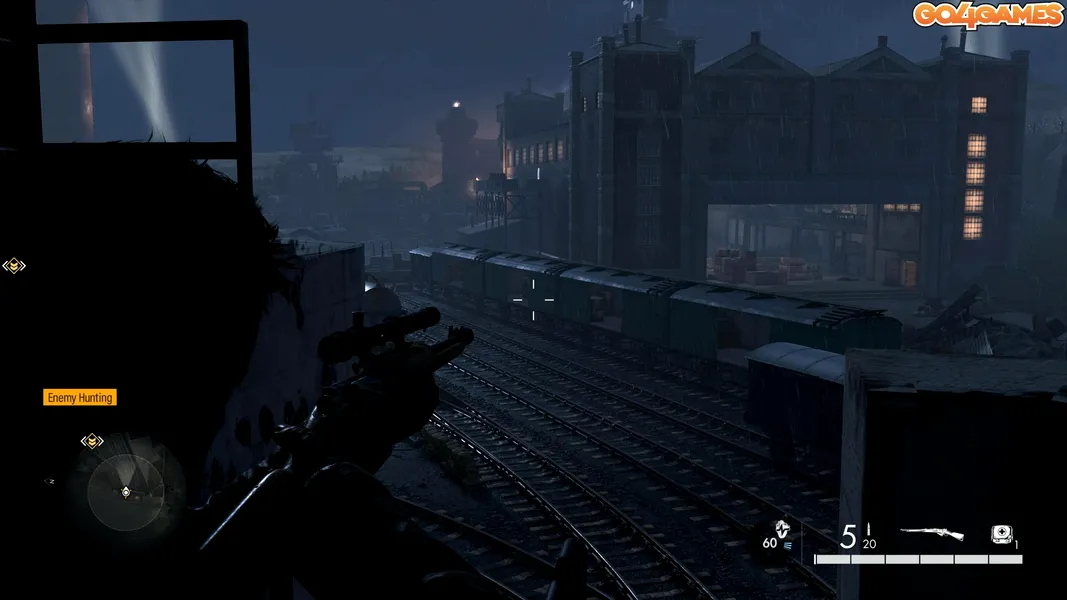This screenshot has height=600, width=1067.
Task: Click the GO4GAMES watermark logo
Action: [x=987, y=15]
